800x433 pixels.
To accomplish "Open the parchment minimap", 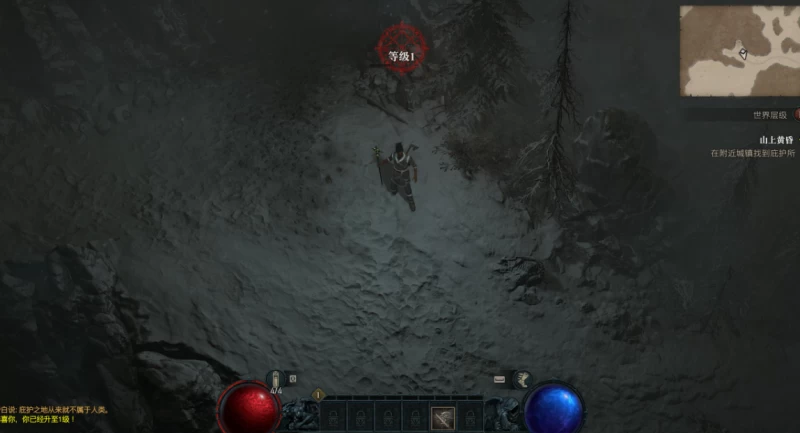I will click(741, 51).
